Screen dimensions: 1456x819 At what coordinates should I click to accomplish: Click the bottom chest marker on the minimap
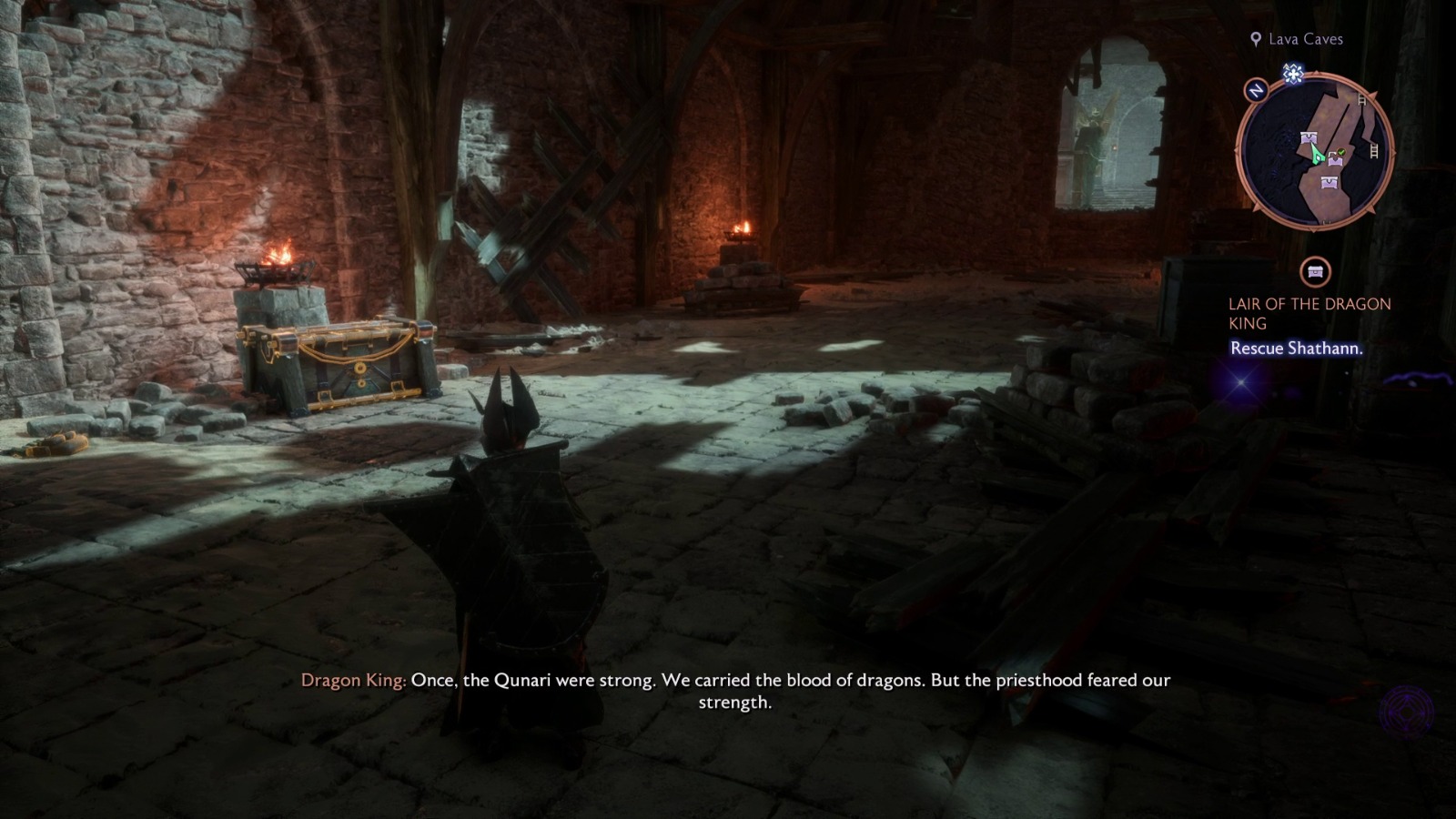tap(1328, 182)
